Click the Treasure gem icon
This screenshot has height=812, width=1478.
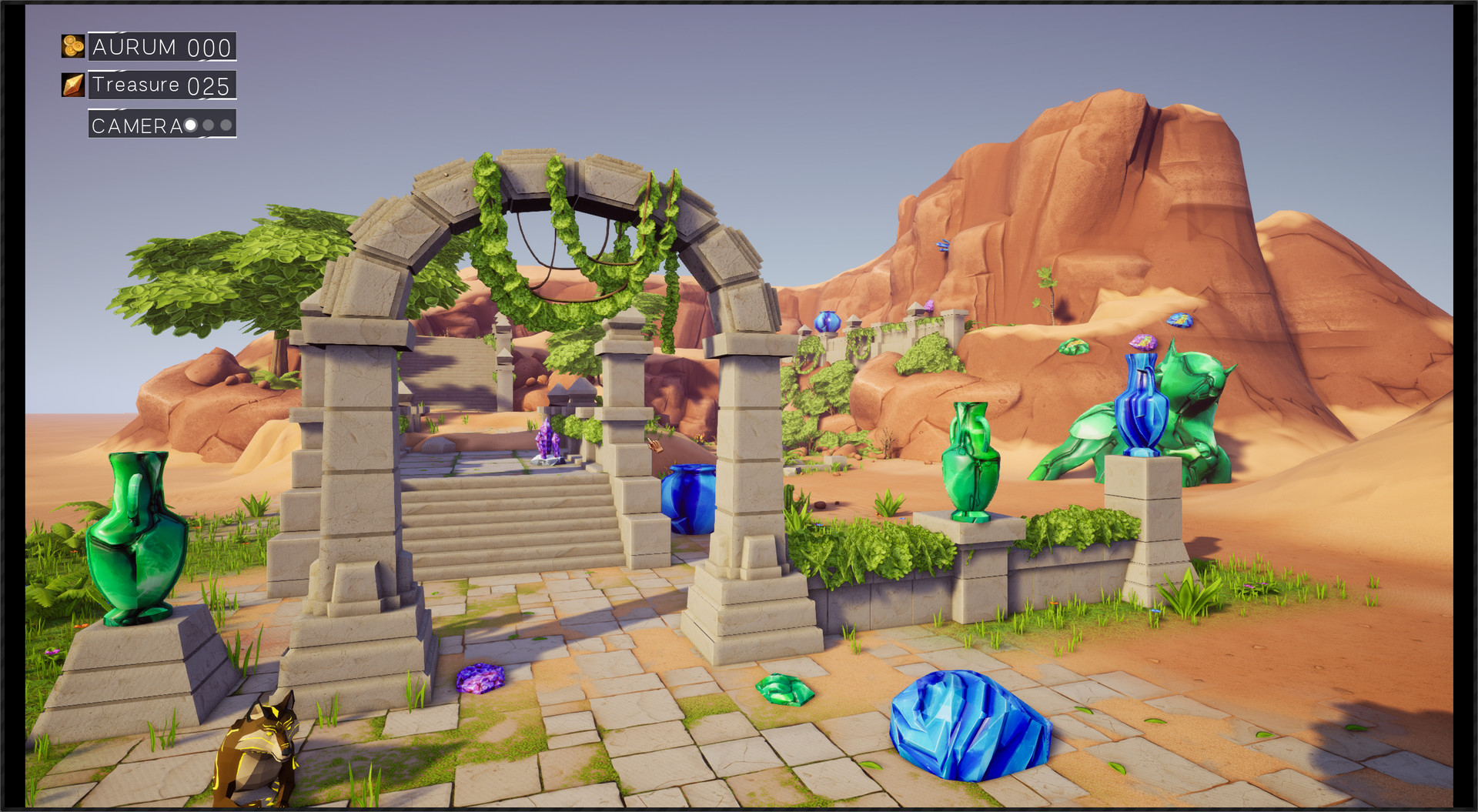point(72,85)
